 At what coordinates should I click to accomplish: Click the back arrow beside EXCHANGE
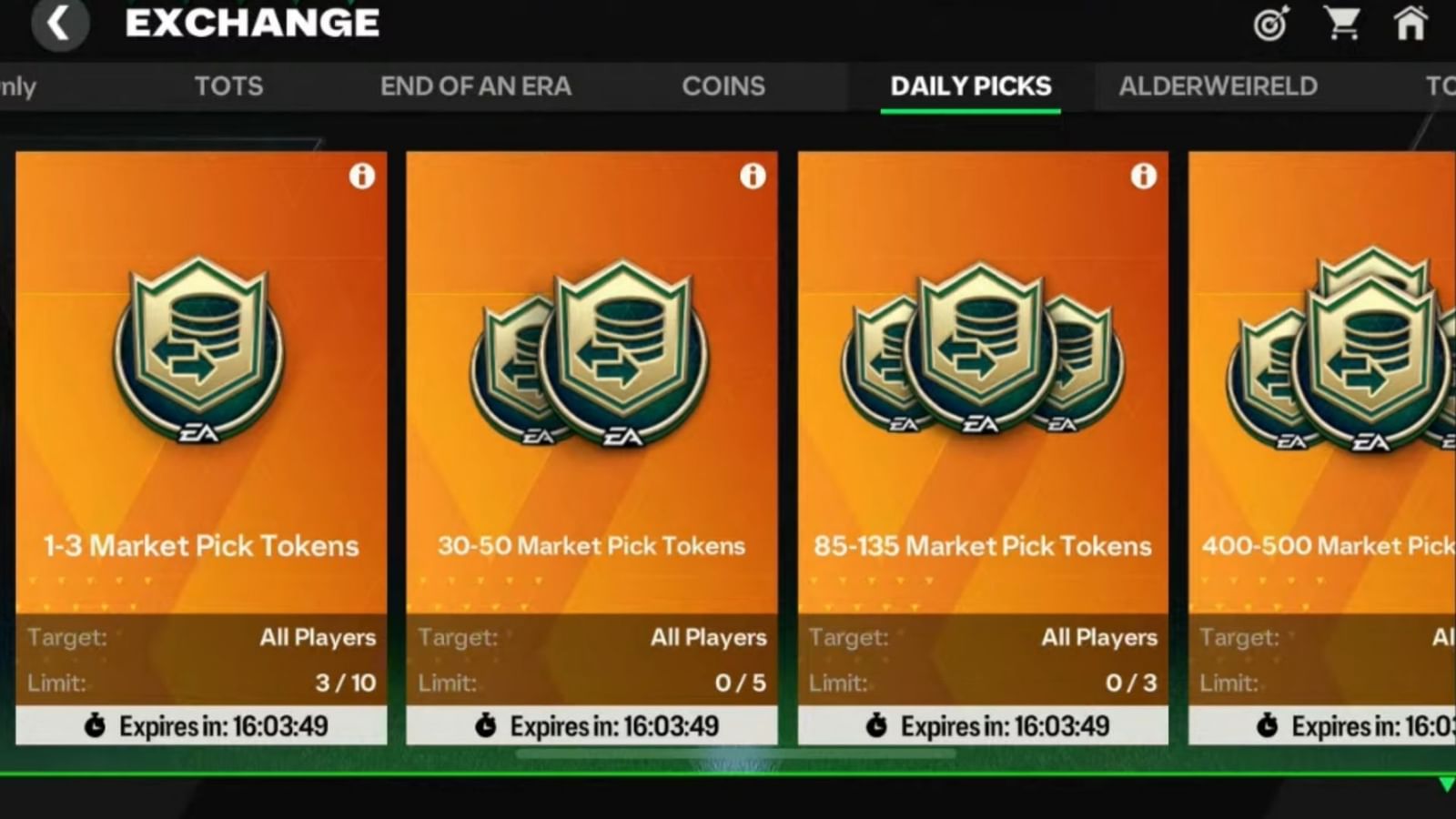pos(60,22)
